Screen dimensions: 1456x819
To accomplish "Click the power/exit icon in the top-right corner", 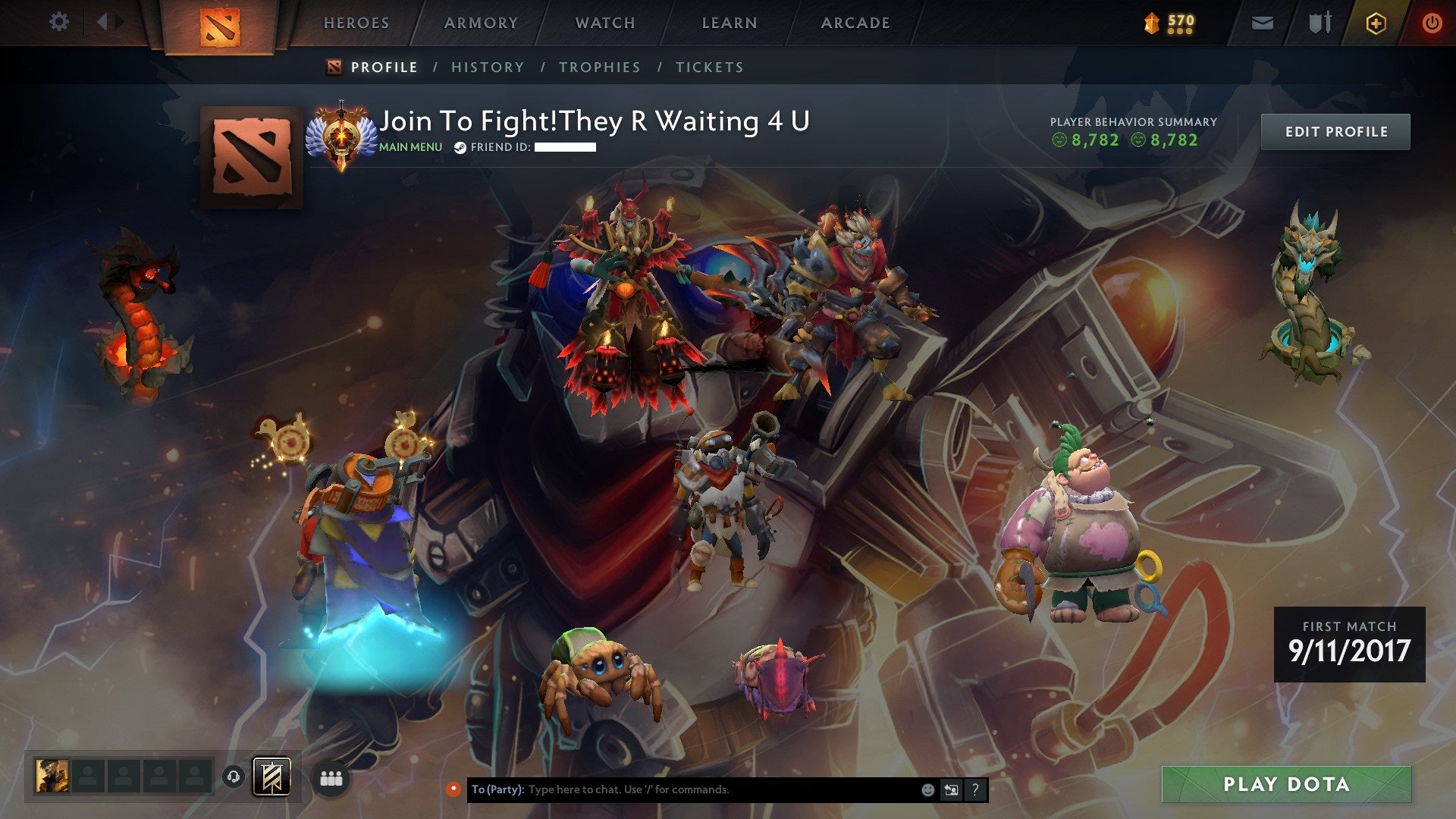I will pos(1432,22).
